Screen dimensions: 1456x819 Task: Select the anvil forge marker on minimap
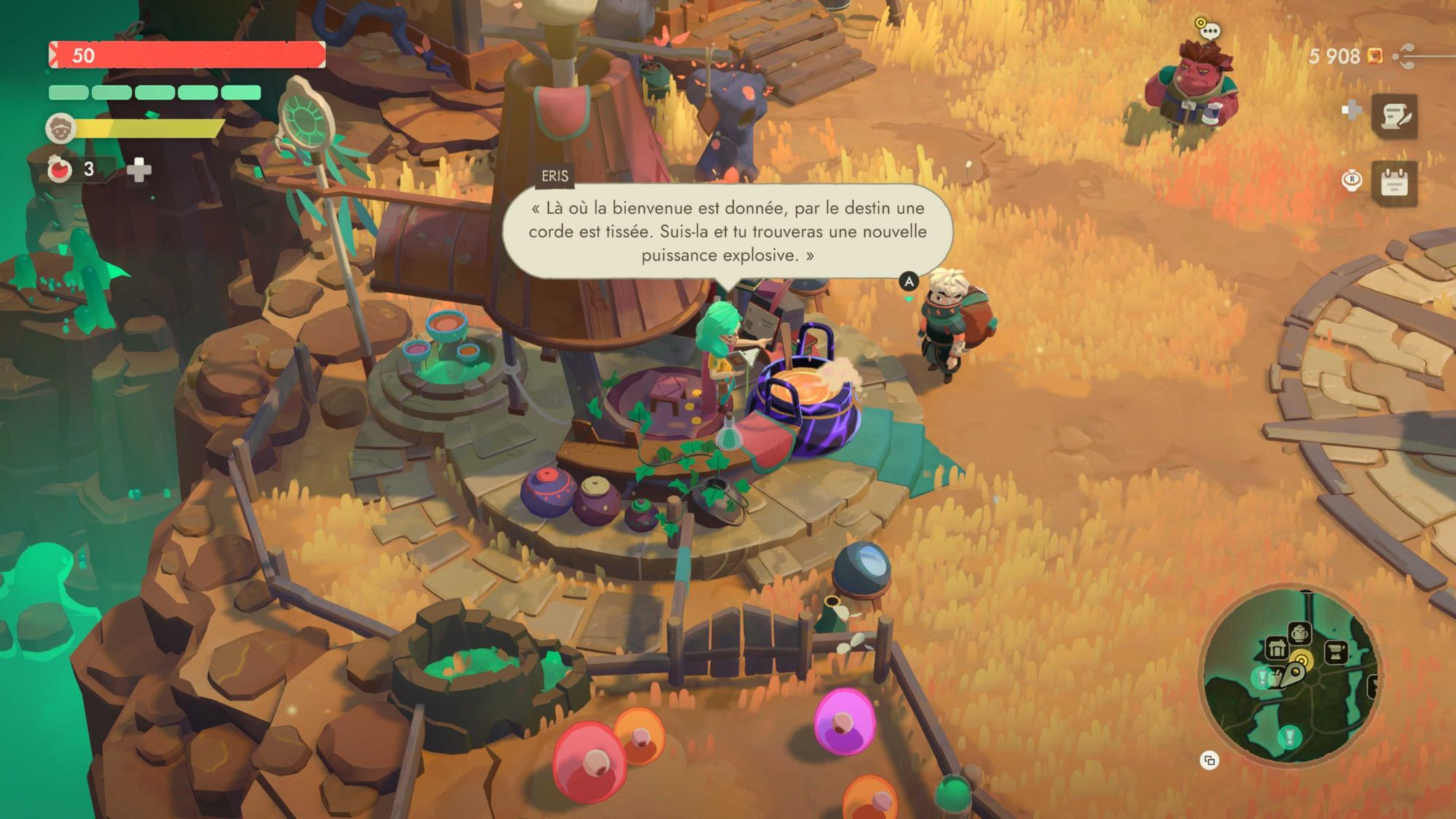[1335, 652]
